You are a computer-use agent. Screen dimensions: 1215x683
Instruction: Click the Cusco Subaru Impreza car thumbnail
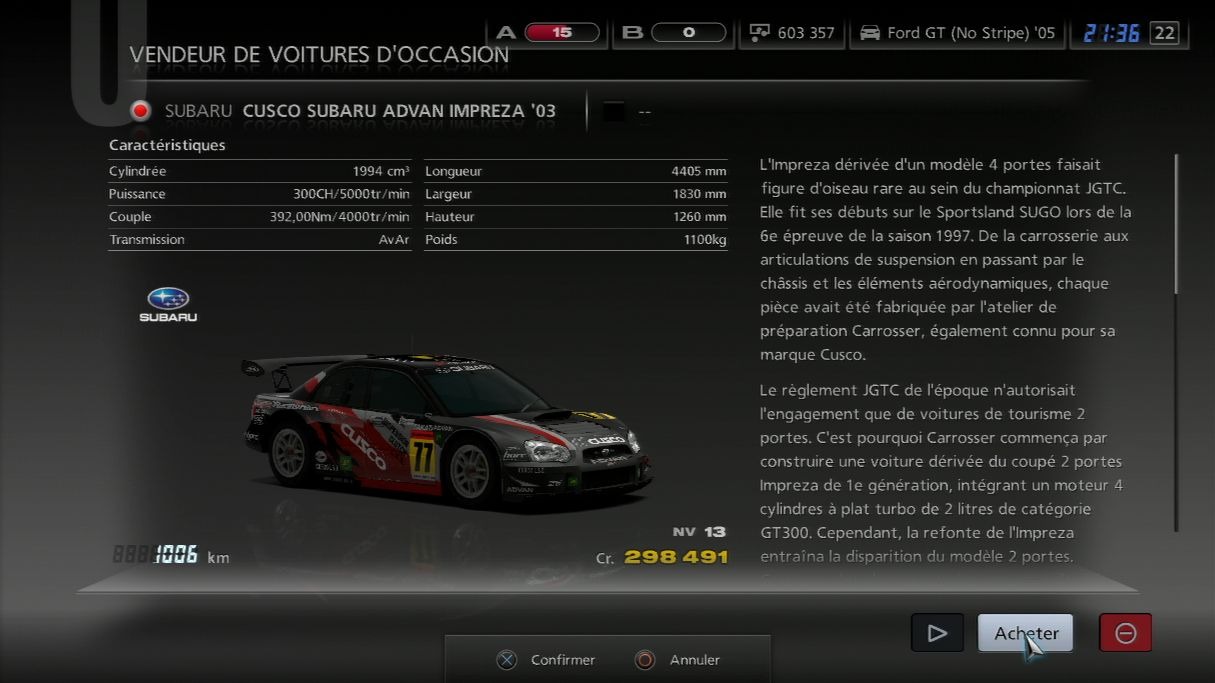point(447,432)
